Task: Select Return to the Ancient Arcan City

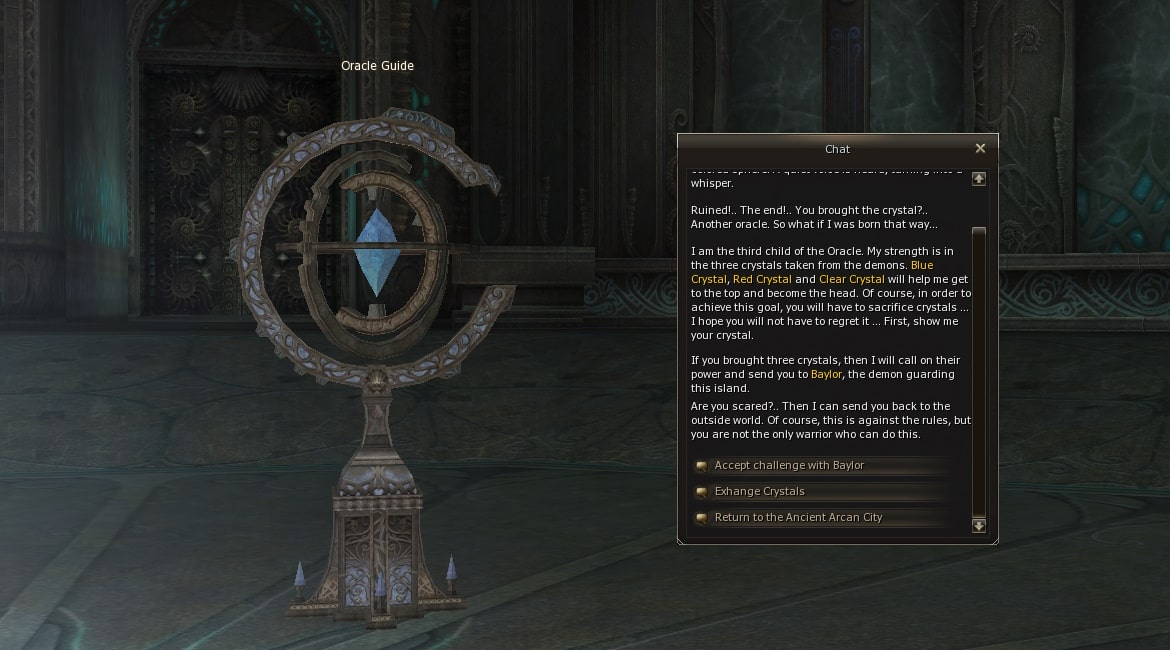Action: pos(798,518)
